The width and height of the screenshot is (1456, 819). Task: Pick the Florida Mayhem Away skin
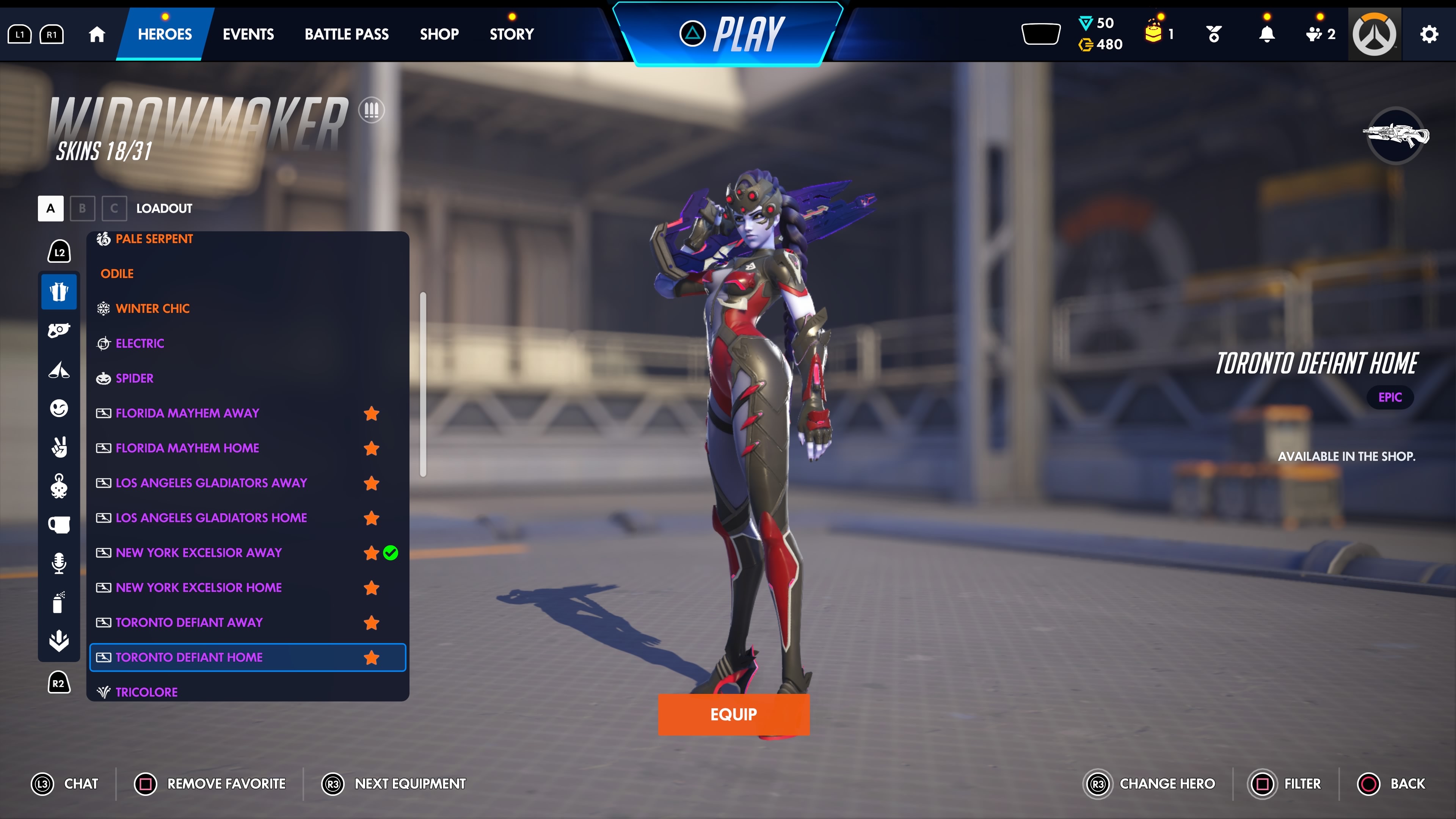pyautogui.click(x=187, y=413)
